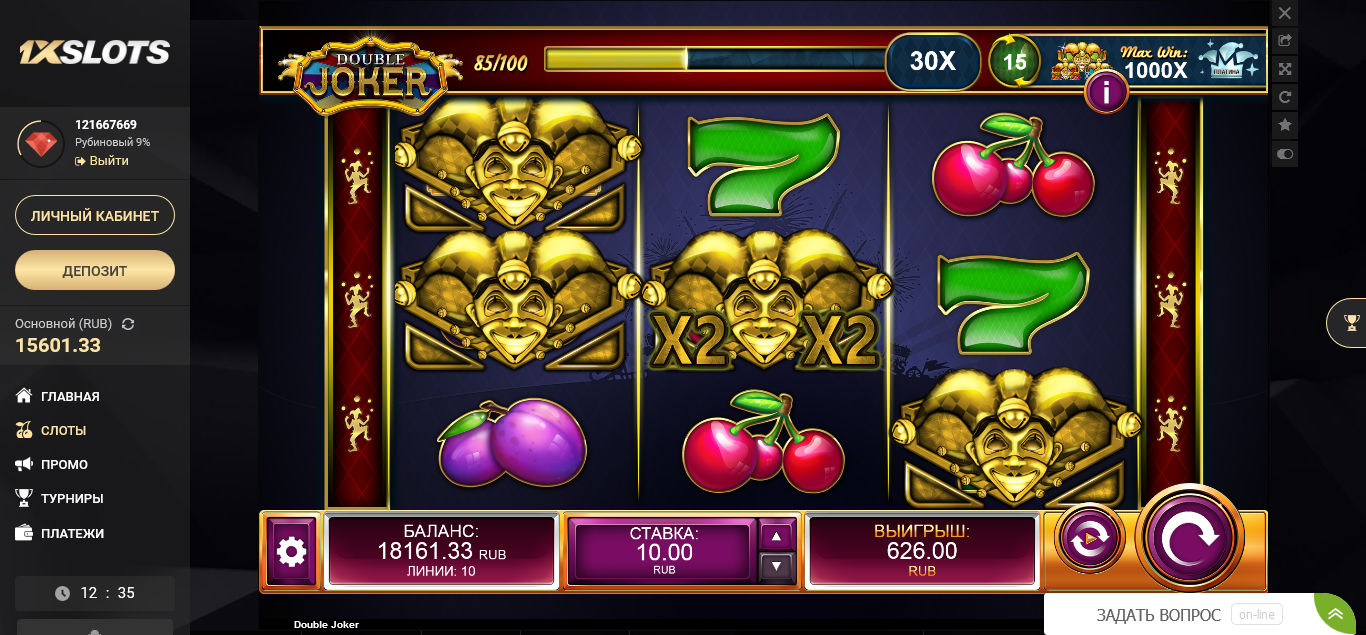This screenshot has height=635, width=1366.
Task: Open the Промо promotions page
Action: (64, 465)
